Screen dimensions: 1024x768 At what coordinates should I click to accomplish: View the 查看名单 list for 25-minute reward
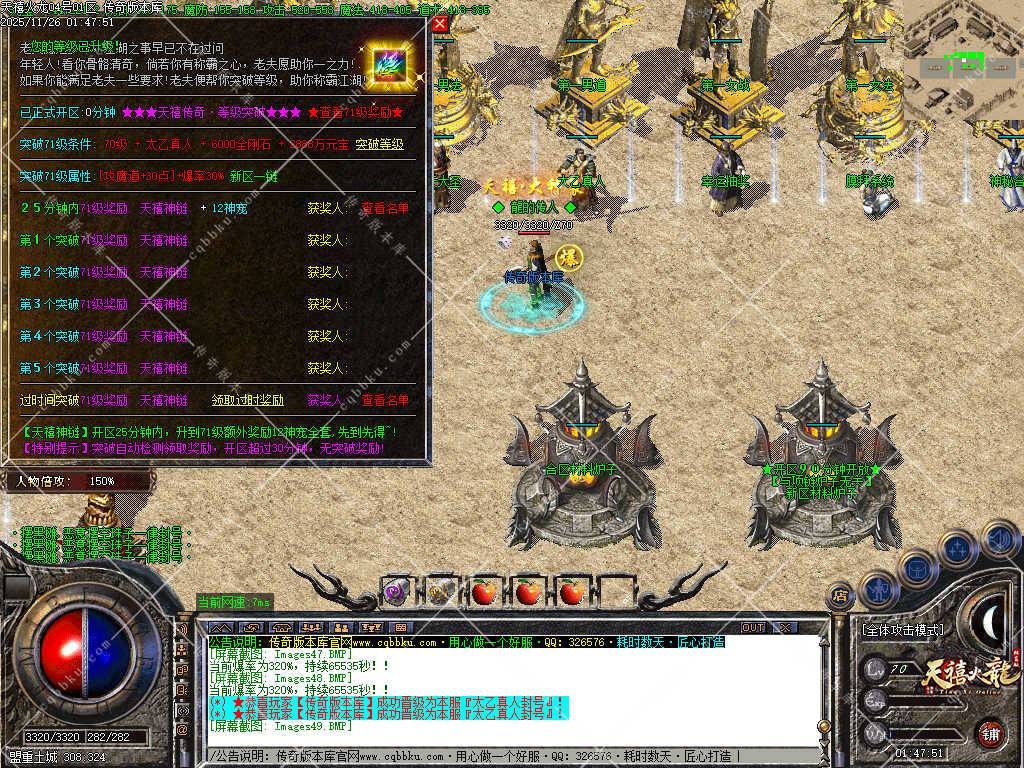(x=385, y=208)
